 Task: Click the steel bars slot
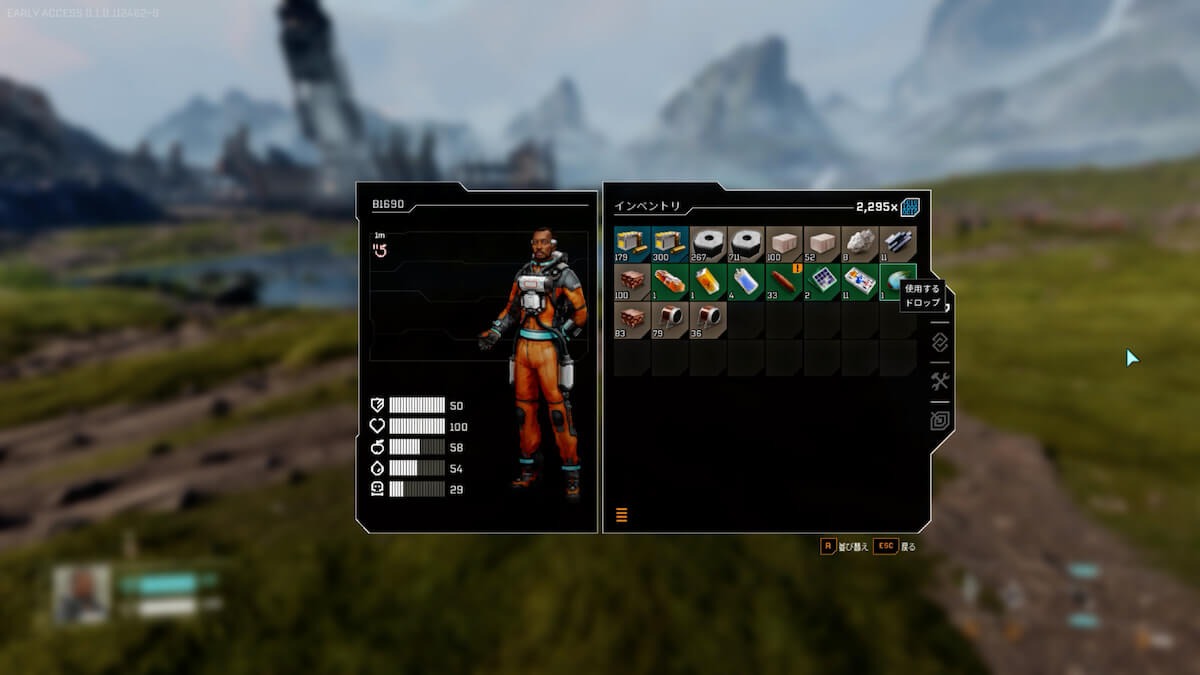point(898,244)
